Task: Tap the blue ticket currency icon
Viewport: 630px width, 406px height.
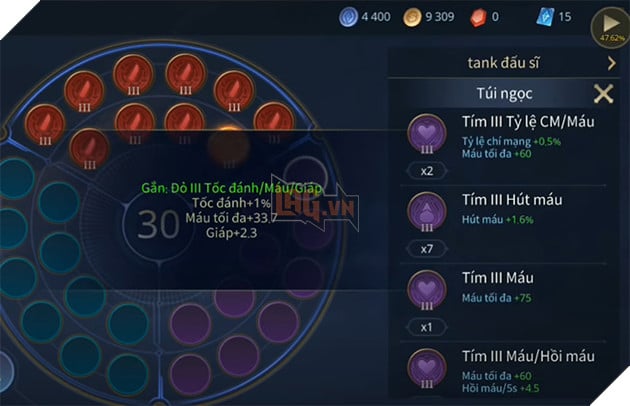Action: click(x=544, y=17)
